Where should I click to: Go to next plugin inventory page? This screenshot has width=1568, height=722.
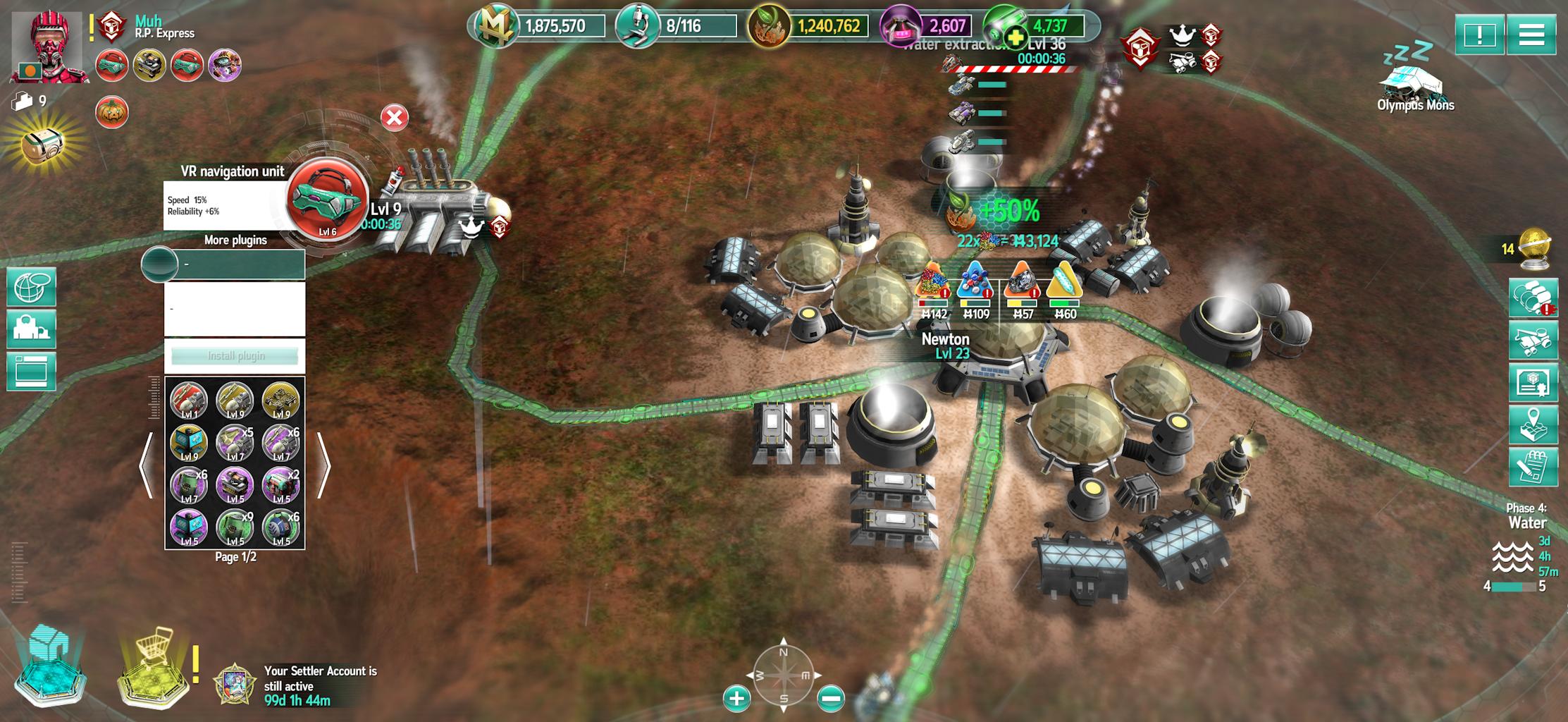[323, 465]
